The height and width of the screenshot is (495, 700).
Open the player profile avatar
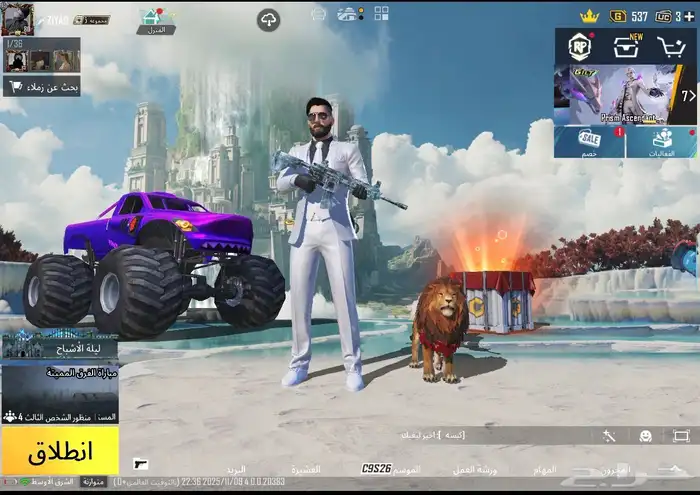tap(18, 17)
